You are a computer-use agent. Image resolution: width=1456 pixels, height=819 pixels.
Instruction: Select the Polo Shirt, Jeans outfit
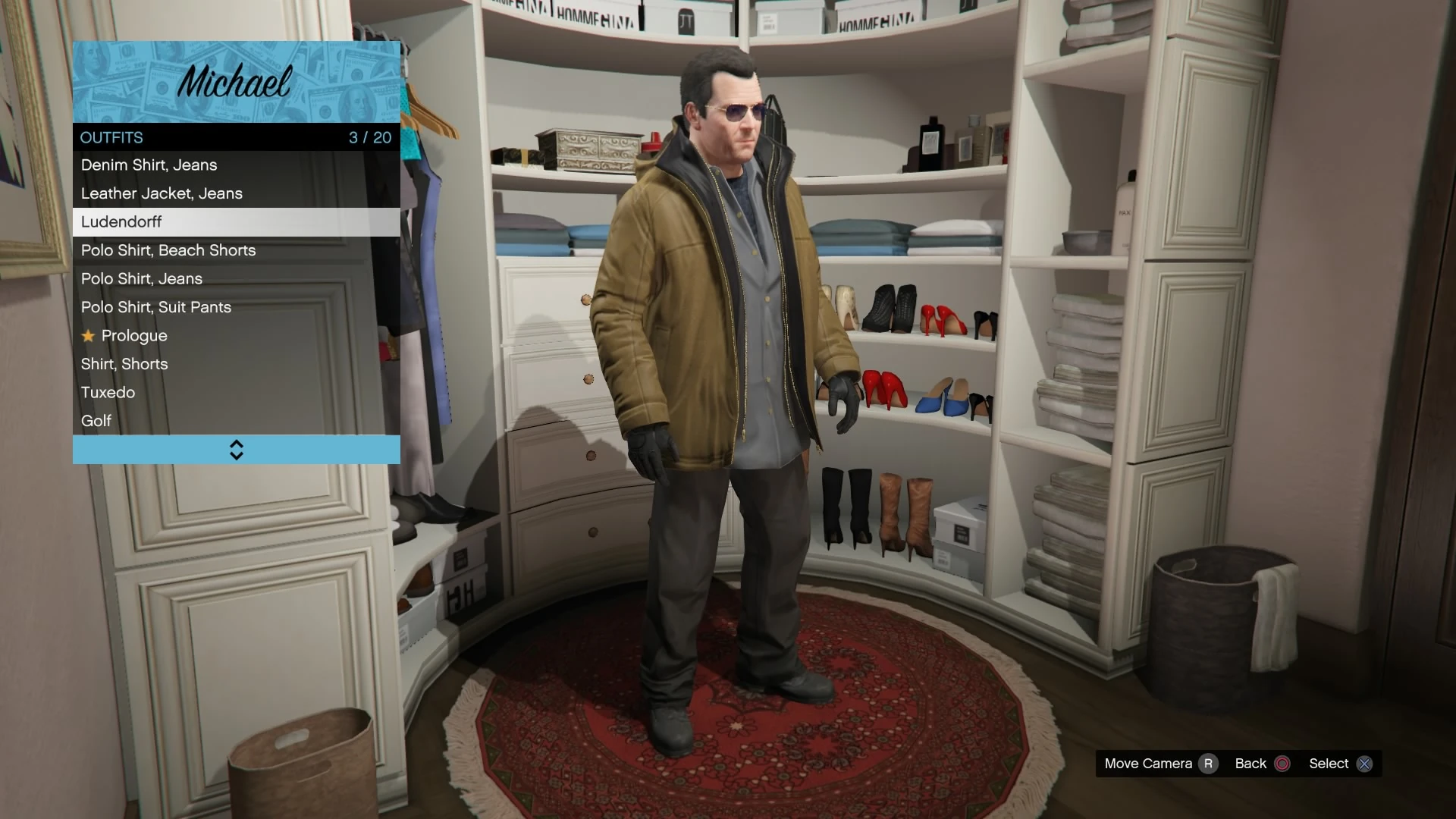tap(141, 278)
